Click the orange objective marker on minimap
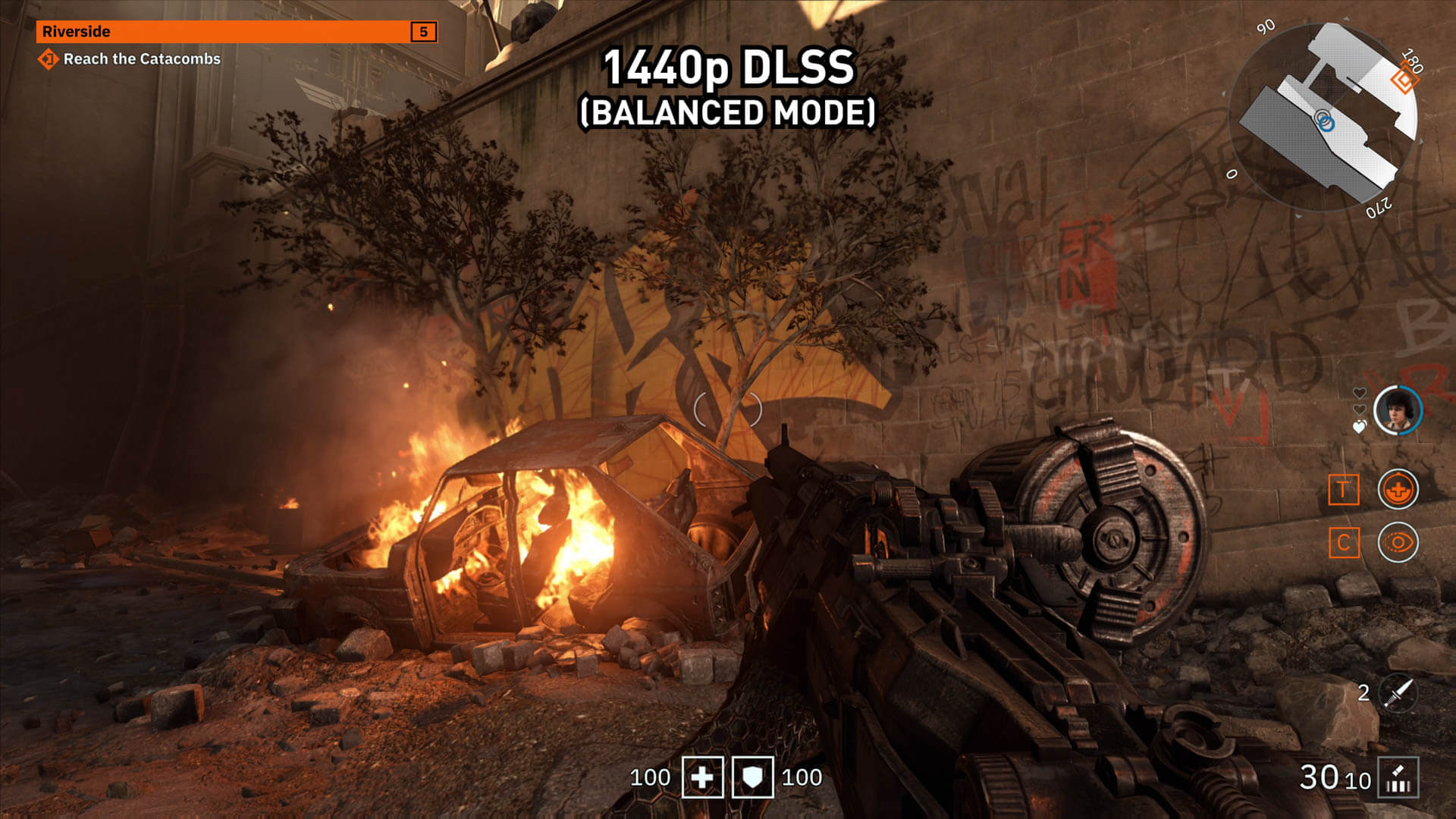The height and width of the screenshot is (819, 1456). tap(1404, 80)
